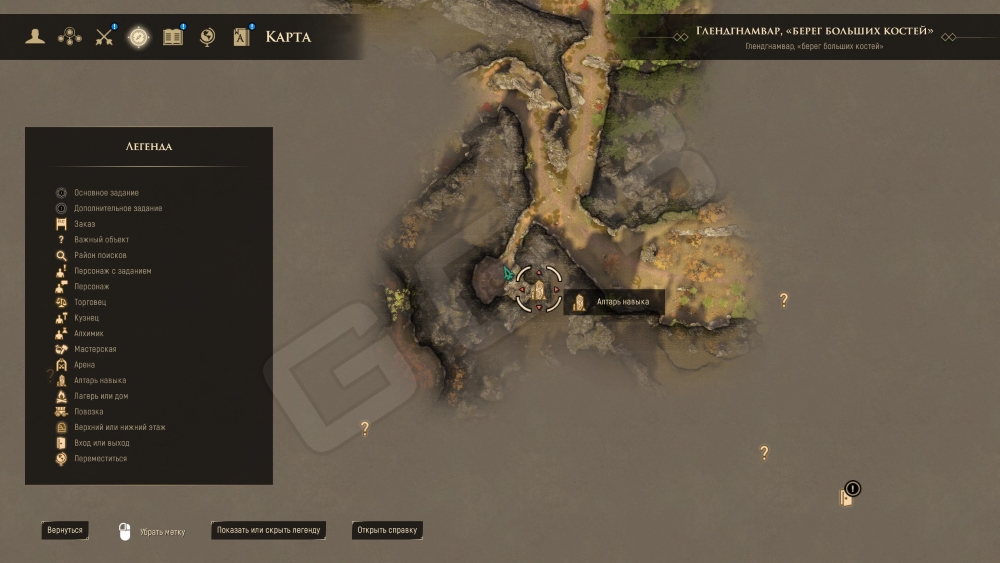Select the compass map tab
The height and width of the screenshot is (563, 1000).
138,38
